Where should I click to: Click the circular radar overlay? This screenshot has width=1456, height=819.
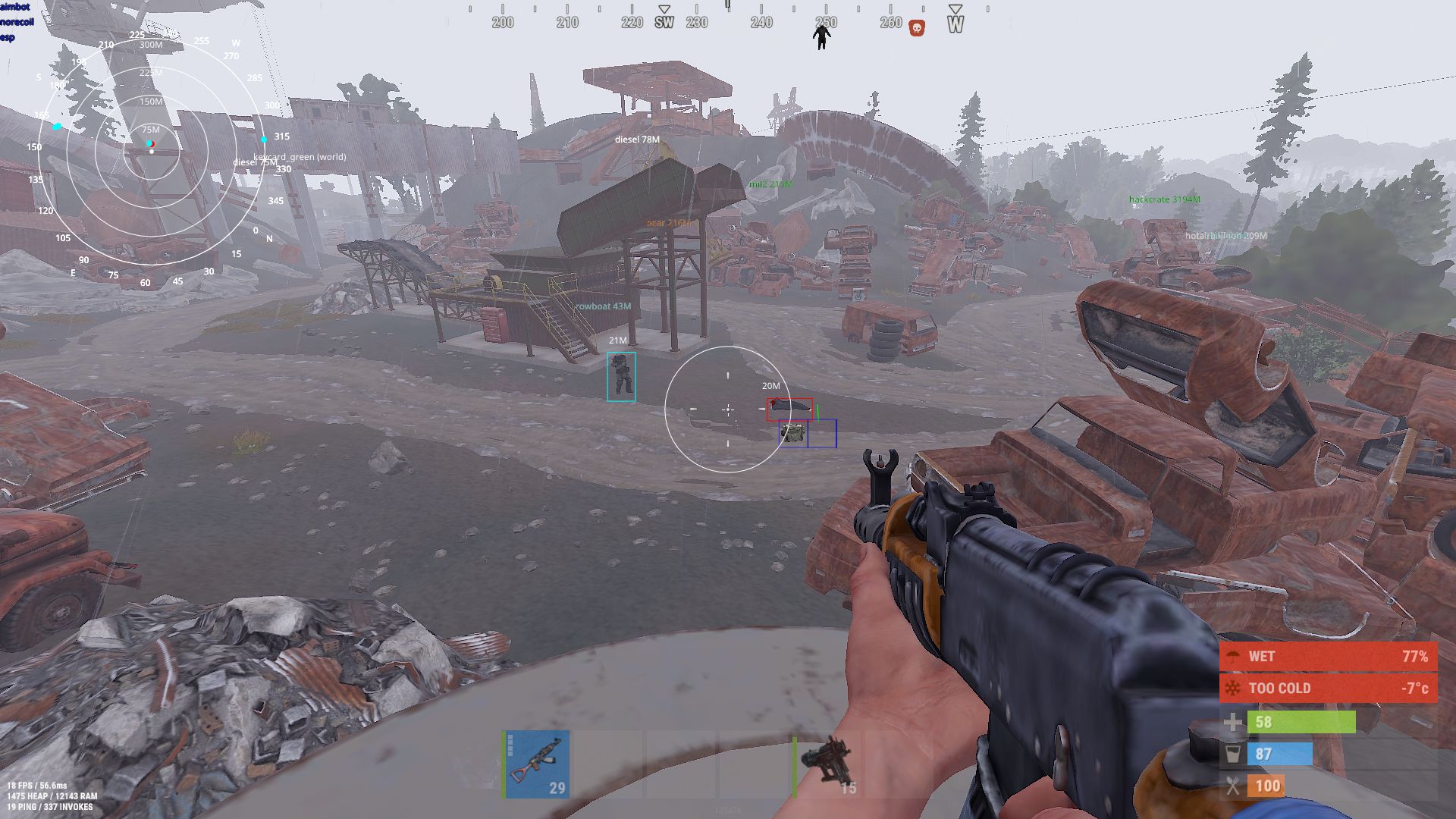point(152,150)
